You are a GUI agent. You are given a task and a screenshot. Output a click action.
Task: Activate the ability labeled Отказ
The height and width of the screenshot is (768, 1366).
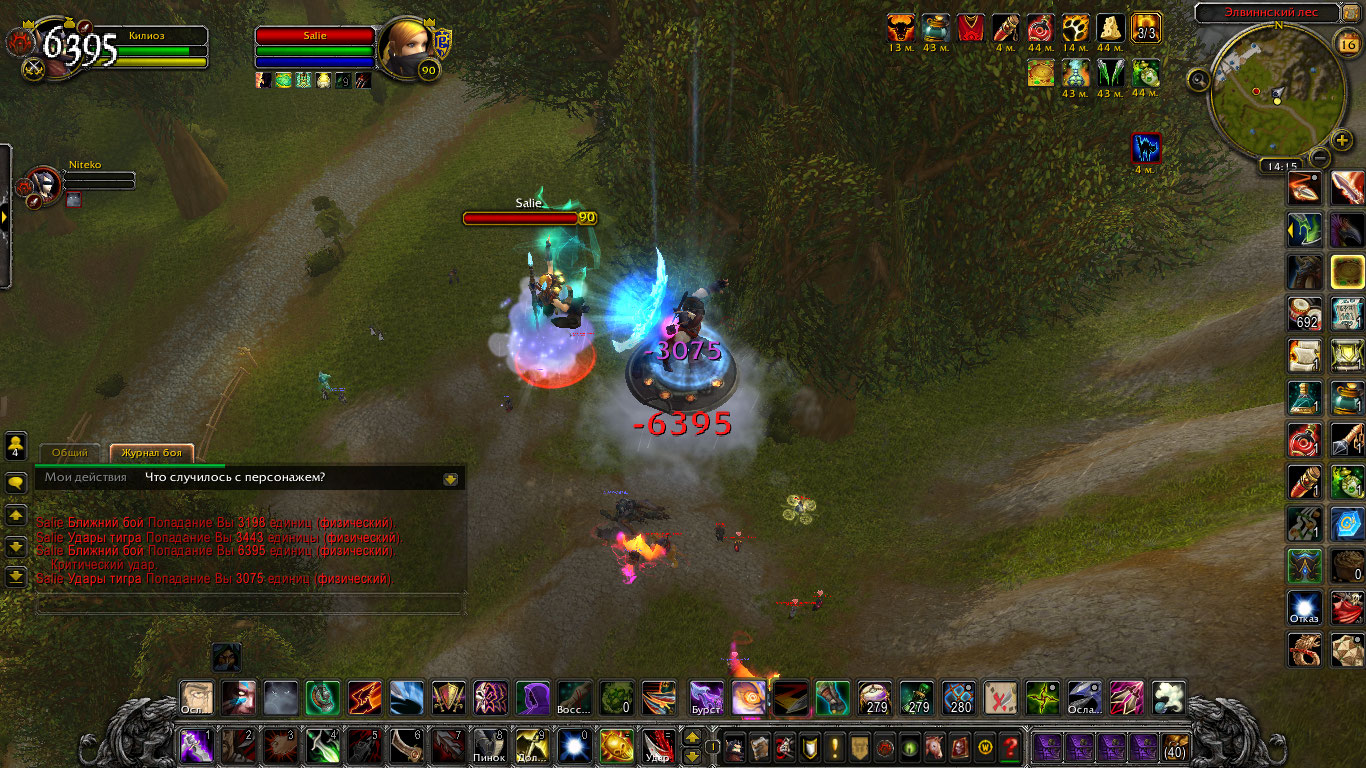click(x=1304, y=607)
